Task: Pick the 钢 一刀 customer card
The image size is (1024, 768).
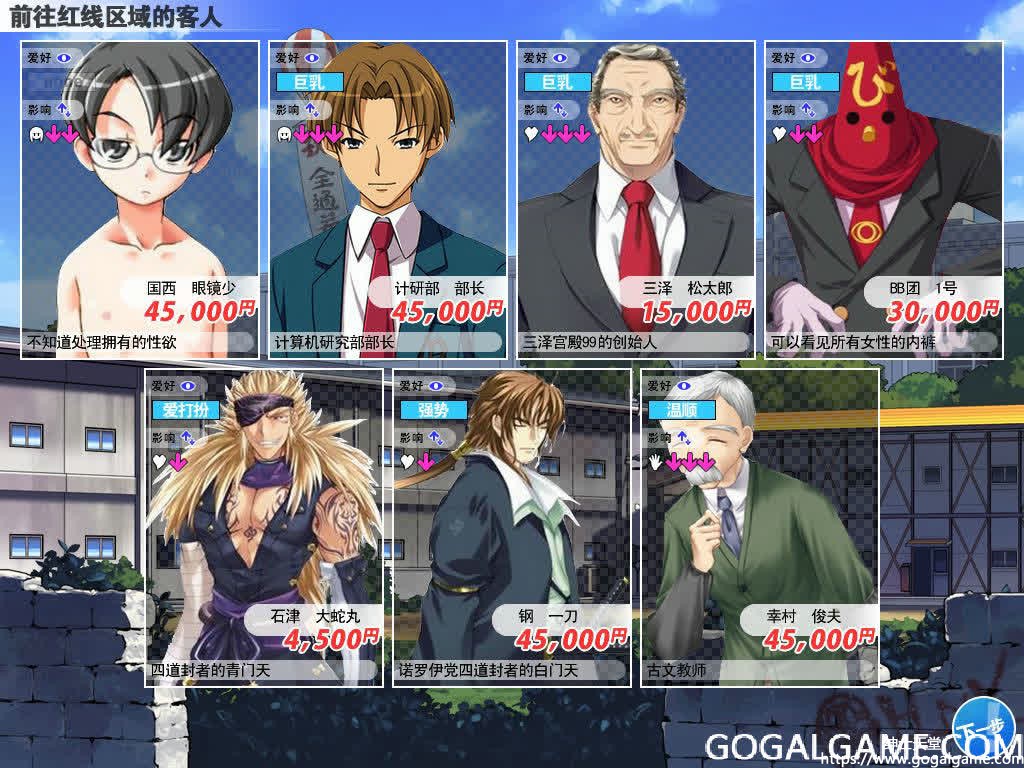Action: click(x=512, y=527)
